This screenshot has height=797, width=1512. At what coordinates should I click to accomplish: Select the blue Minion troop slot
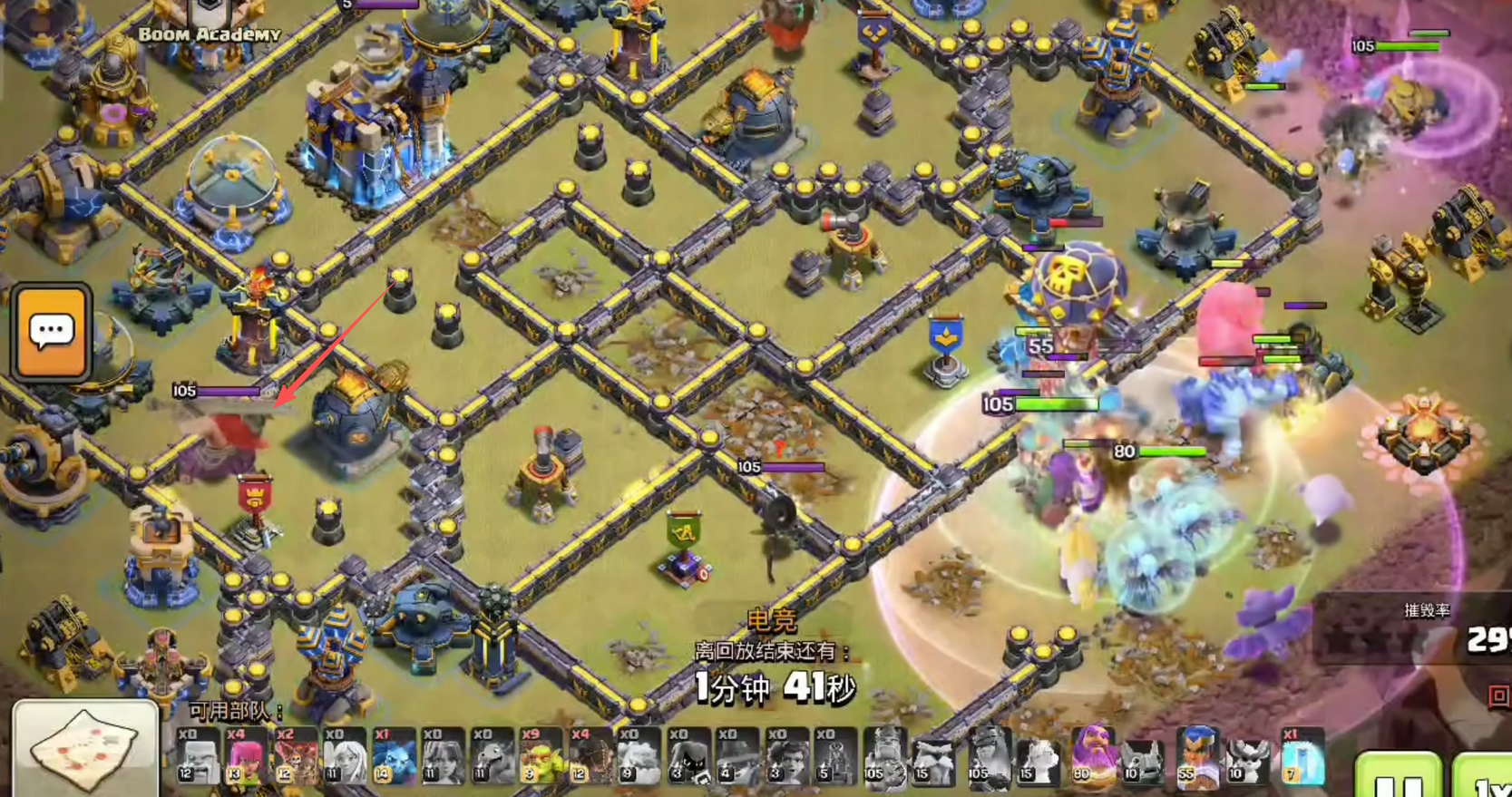[394, 755]
